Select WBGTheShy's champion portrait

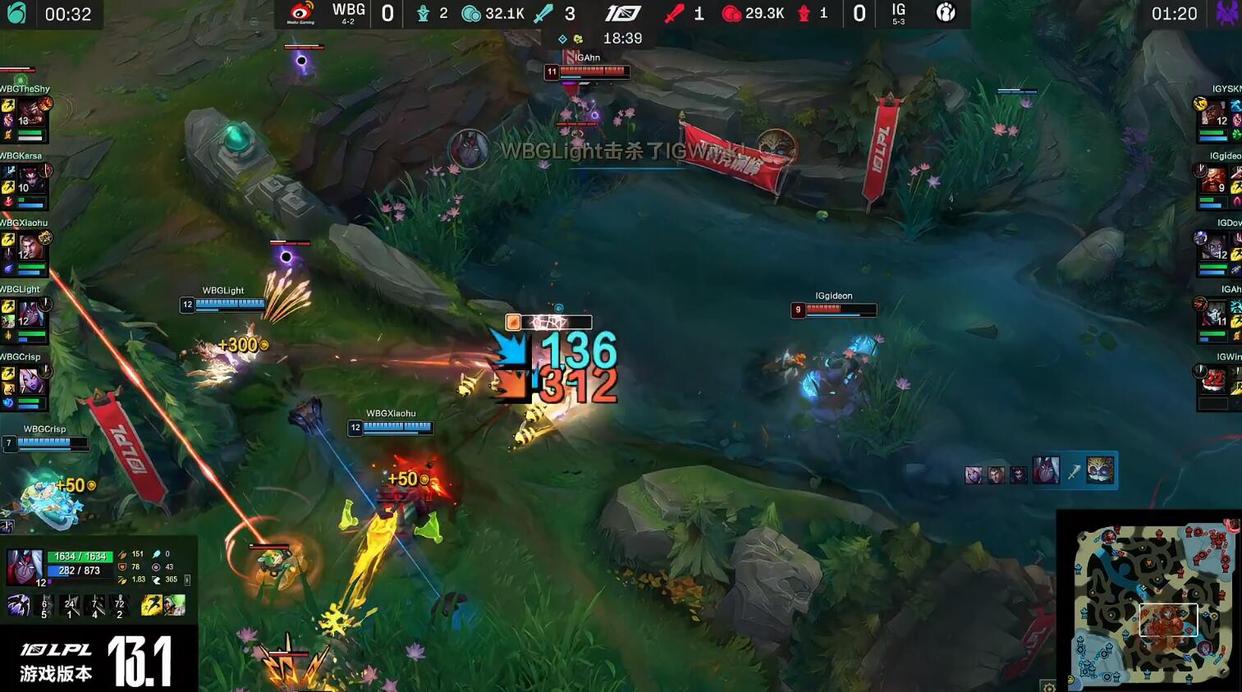pos(32,112)
